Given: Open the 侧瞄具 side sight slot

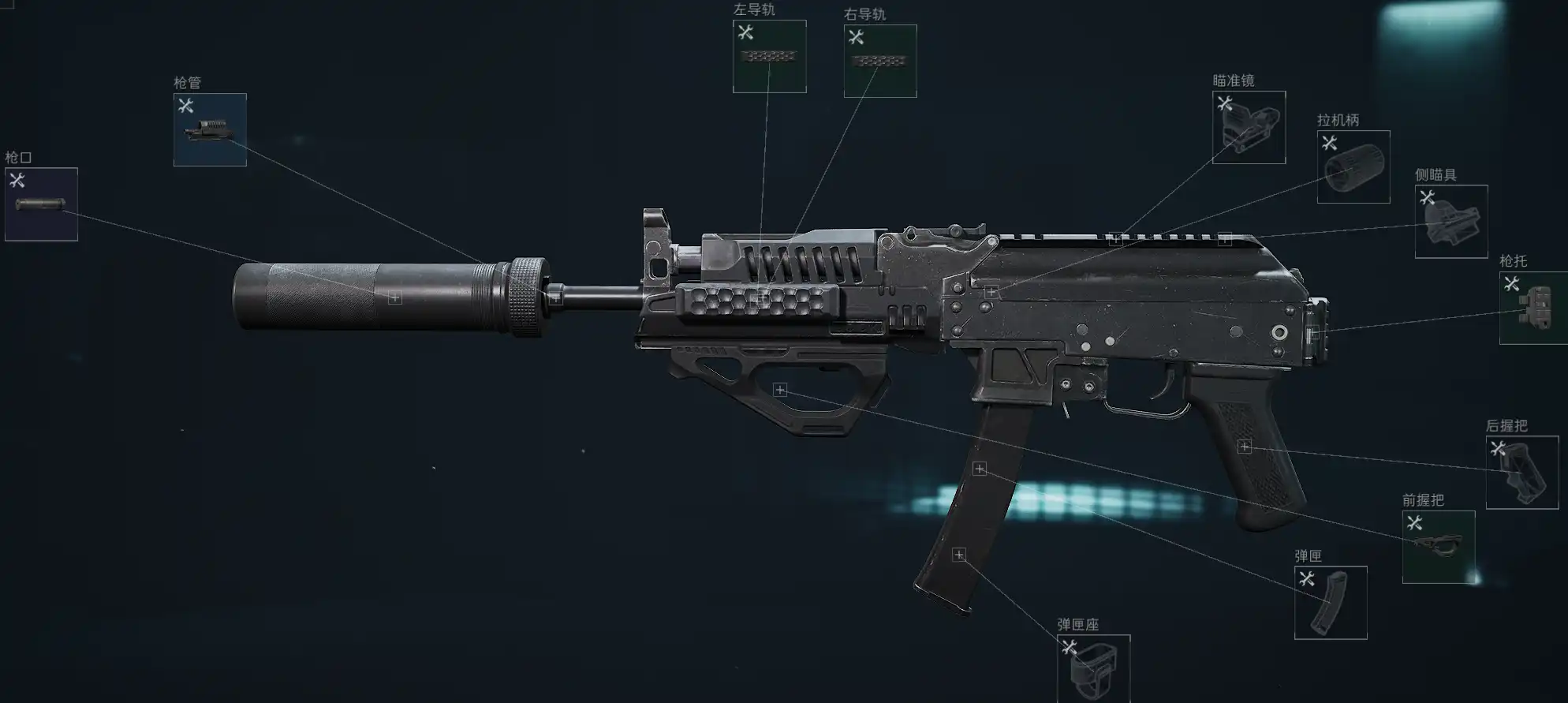Looking at the screenshot, I should [x=1450, y=221].
